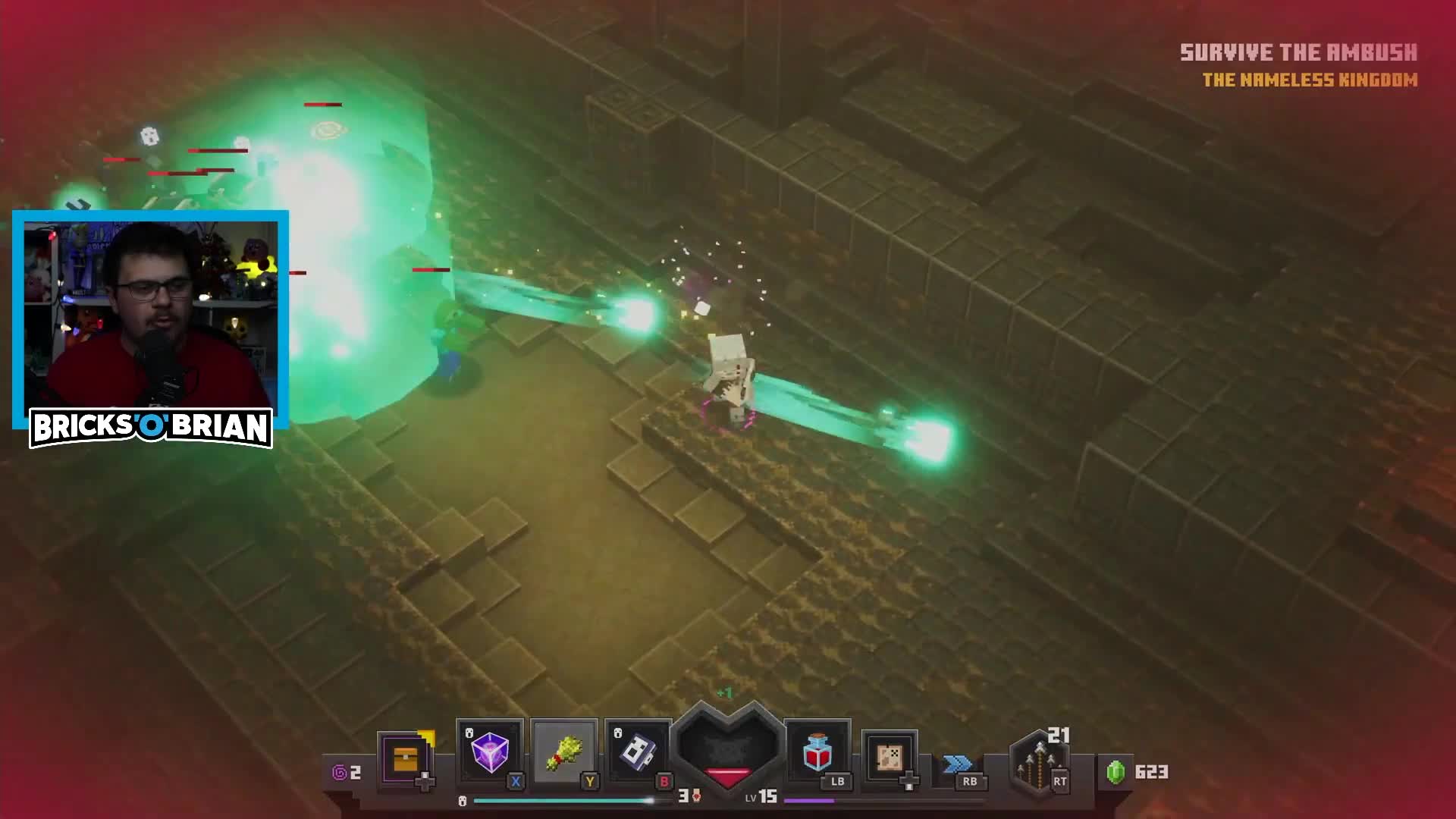Activate the skull tome artifact
This screenshot has width=1456, height=819.
[638, 753]
